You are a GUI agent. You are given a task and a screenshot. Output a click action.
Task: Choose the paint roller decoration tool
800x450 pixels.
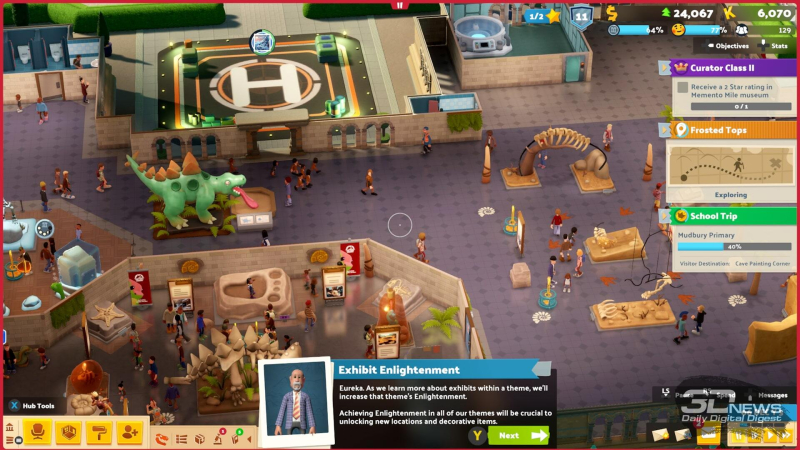click(98, 432)
